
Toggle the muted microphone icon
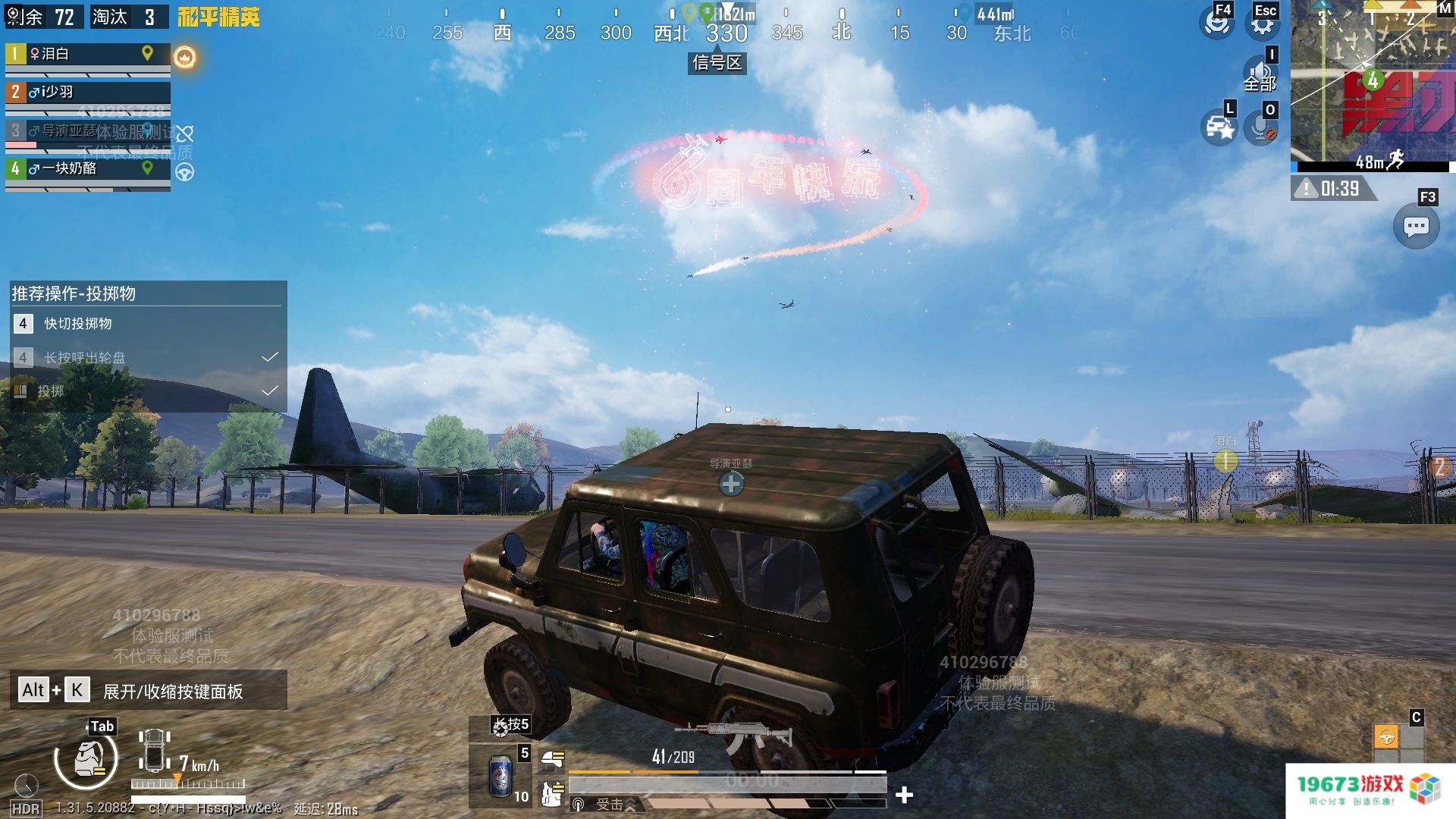click(x=1262, y=127)
